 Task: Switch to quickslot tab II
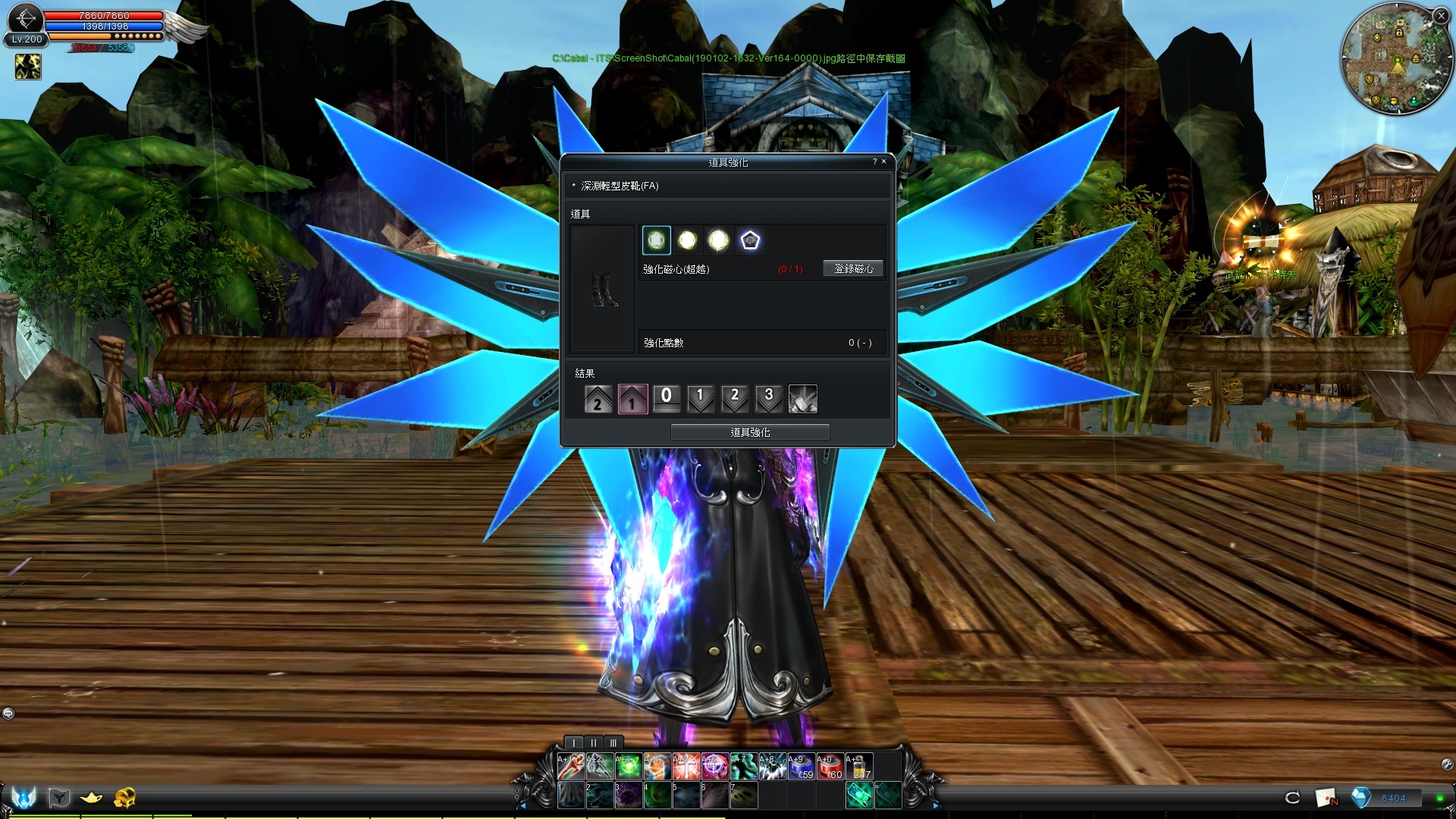click(593, 743)
